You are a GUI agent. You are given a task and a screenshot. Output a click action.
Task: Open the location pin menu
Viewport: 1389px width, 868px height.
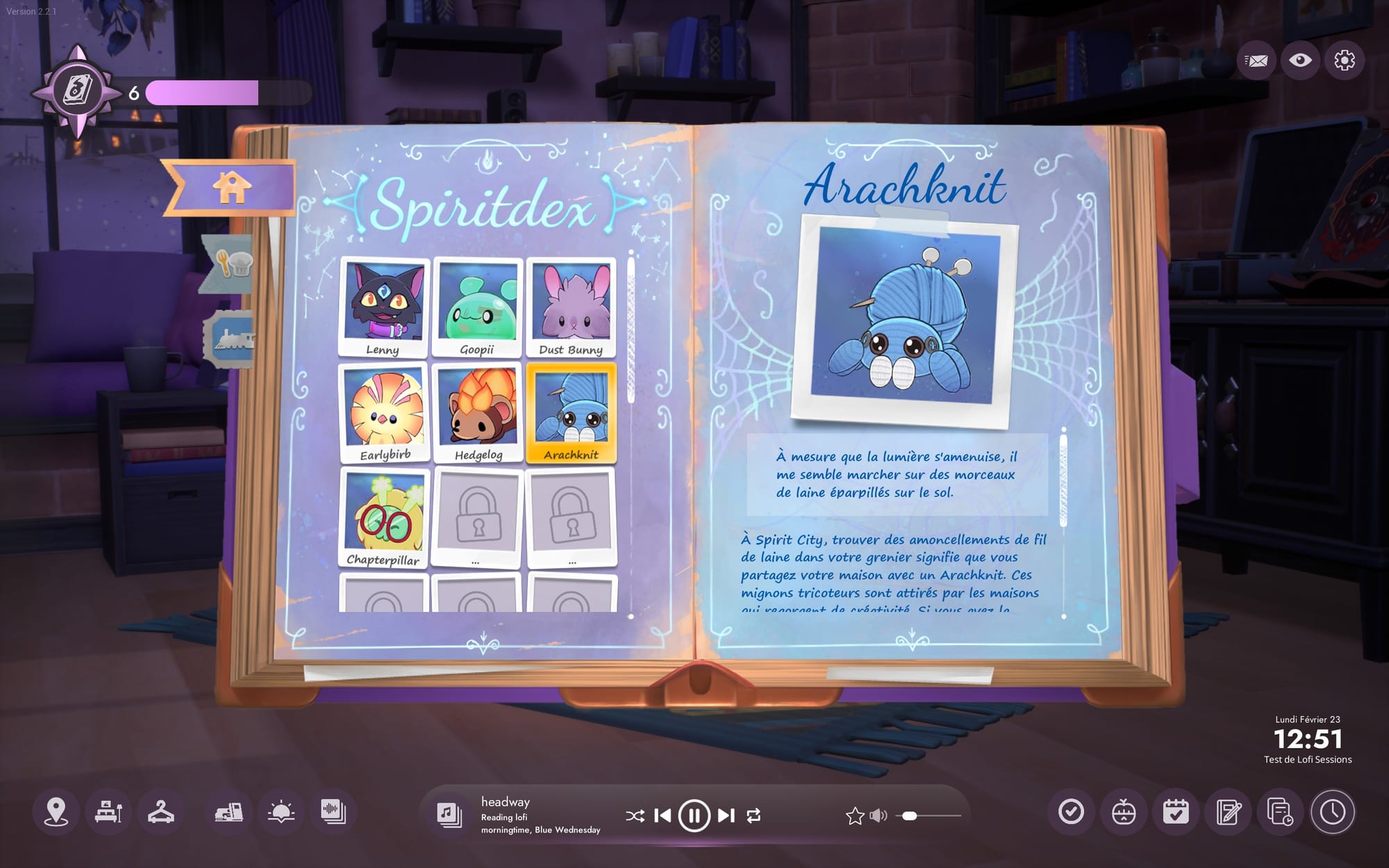(56, 812)
